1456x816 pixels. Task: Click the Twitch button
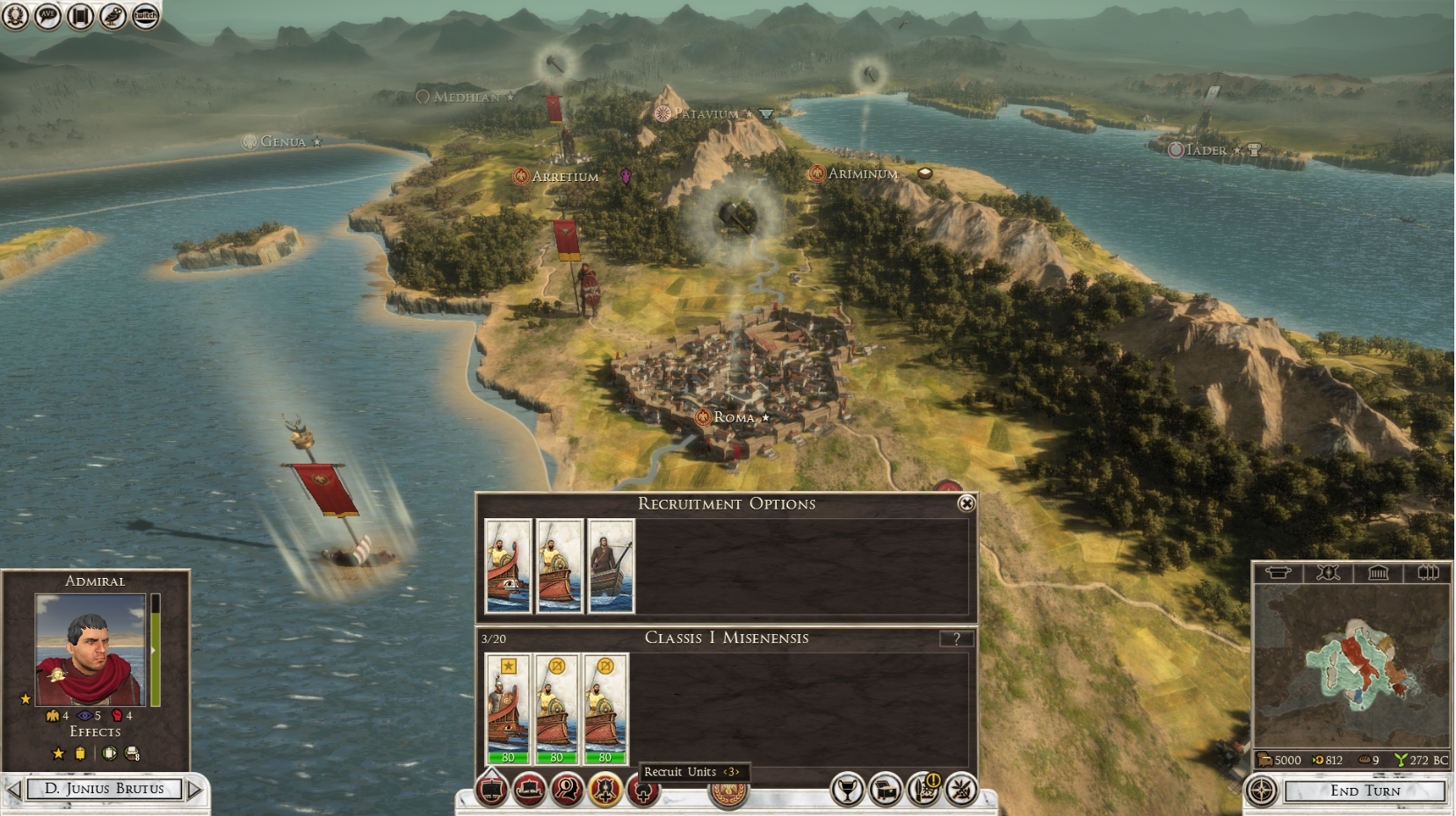pos(145,15)
